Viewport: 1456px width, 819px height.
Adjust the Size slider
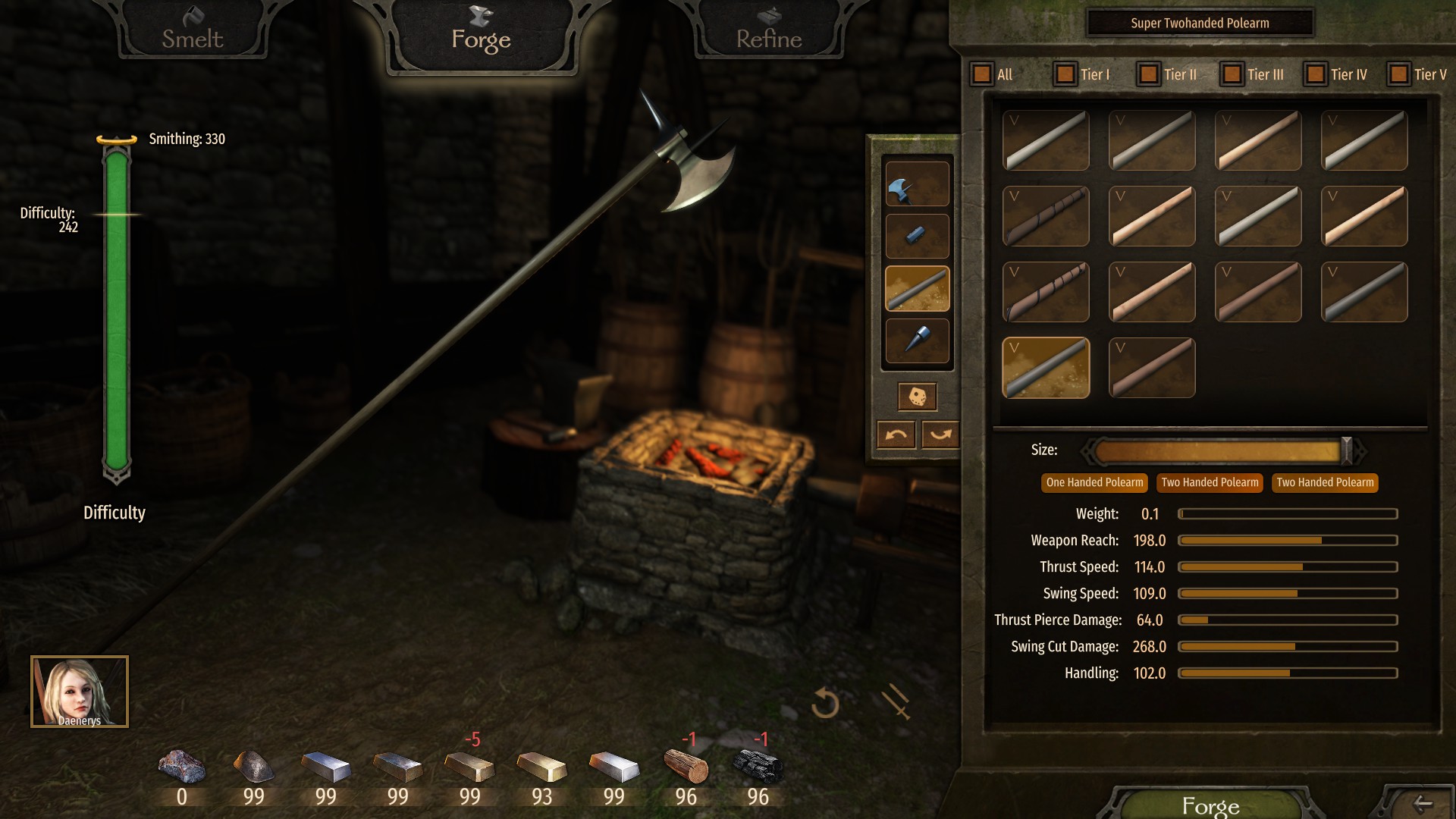click(x=1346, y=451)
